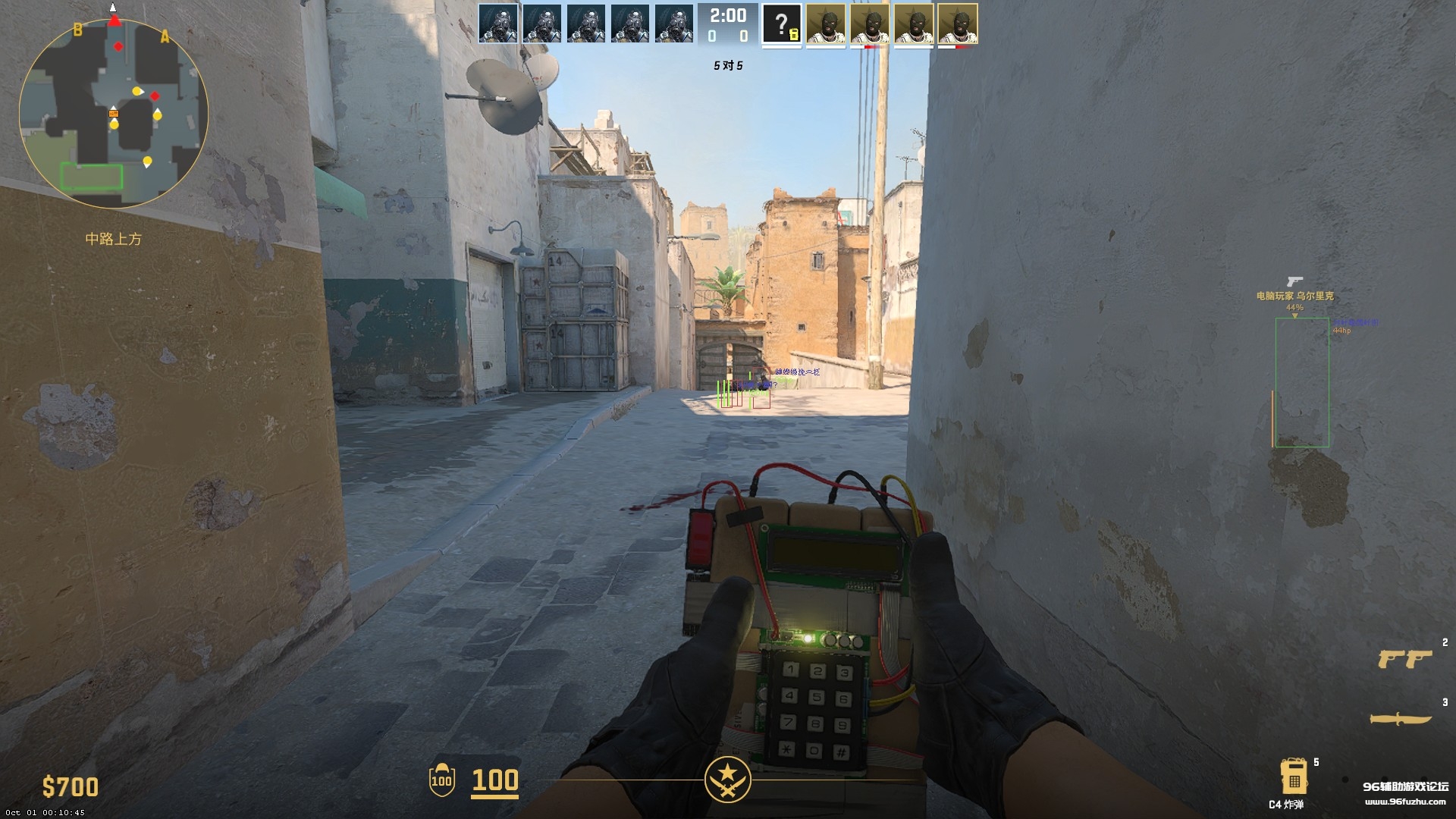Screen dimensions: 1456x819
Task: Click the orange bomb marker on the minimap
Action: coord(115,114)
